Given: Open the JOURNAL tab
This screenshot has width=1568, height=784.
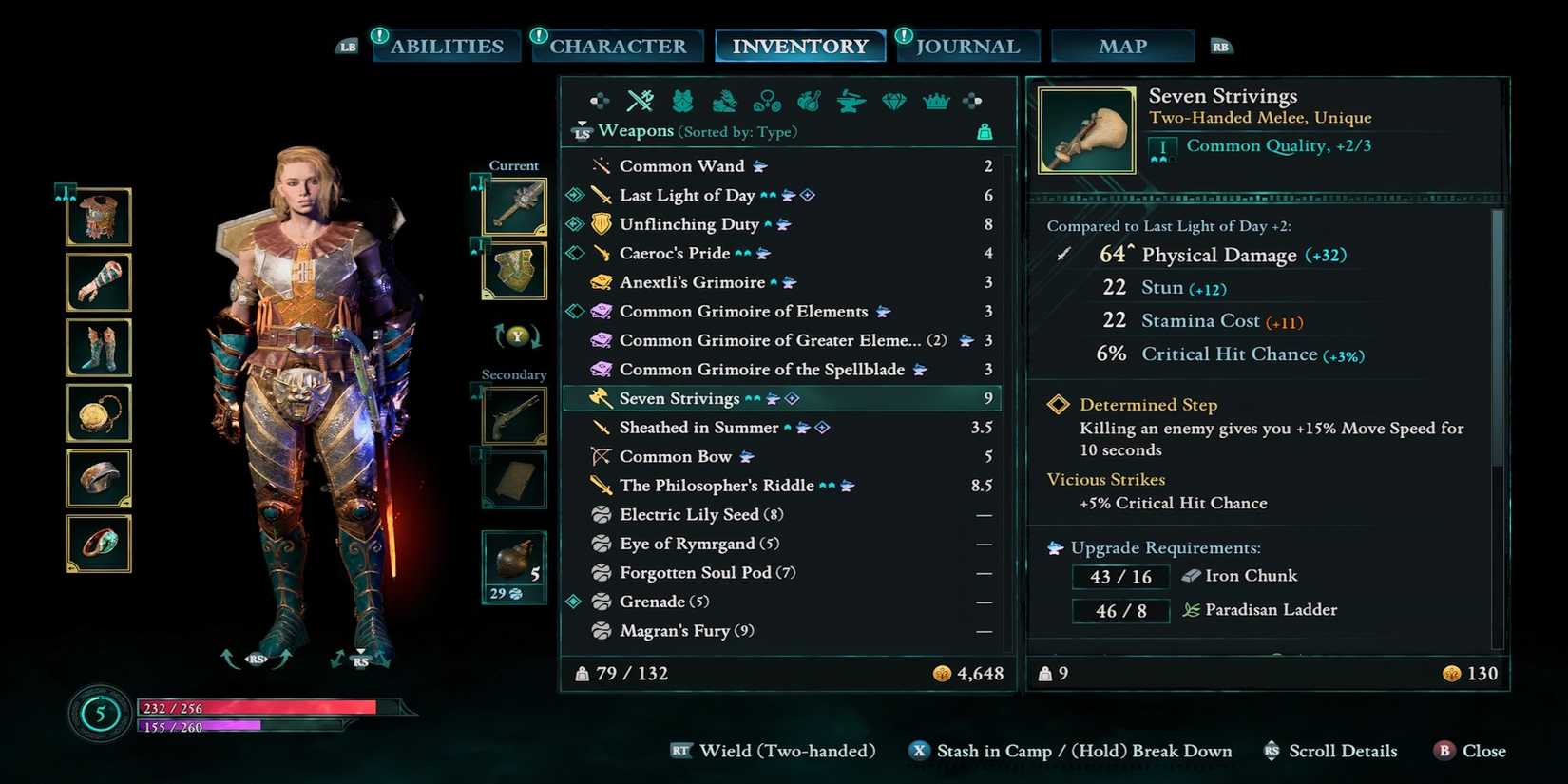Looking at the screenshot, I should [x=967, y=45].
